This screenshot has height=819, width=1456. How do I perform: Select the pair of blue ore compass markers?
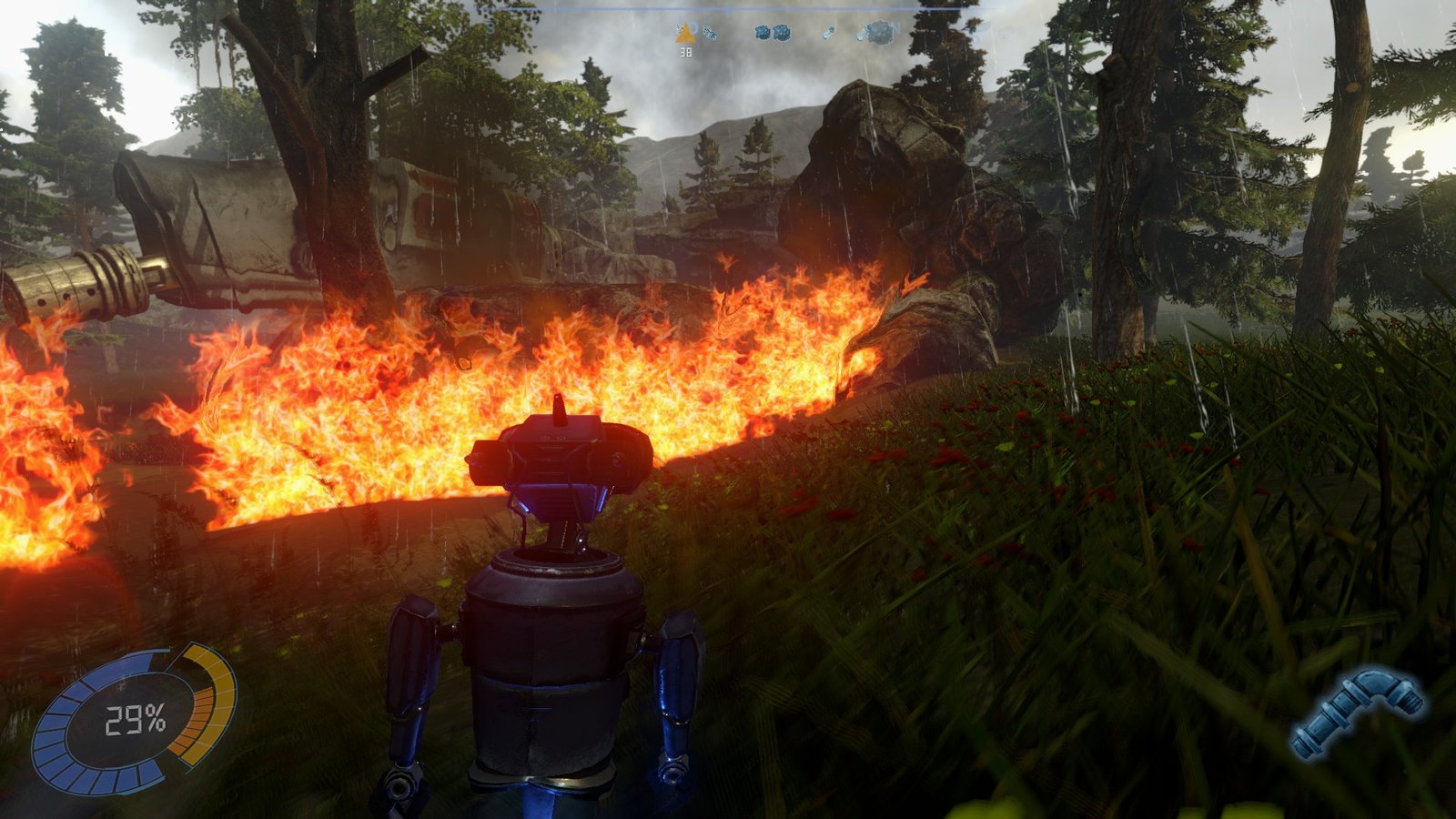tap(772, 33)
